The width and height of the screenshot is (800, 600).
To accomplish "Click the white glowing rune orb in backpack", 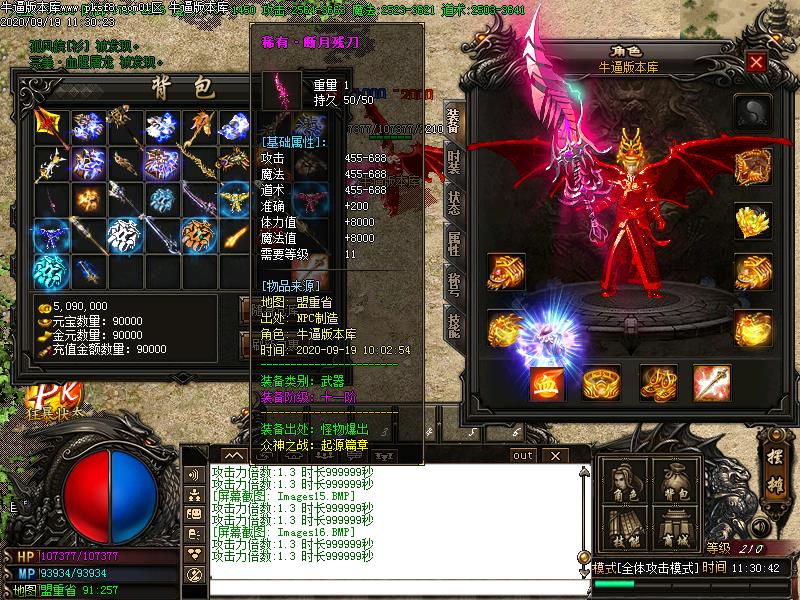I will pyautogui.click(x=122, y=234).
